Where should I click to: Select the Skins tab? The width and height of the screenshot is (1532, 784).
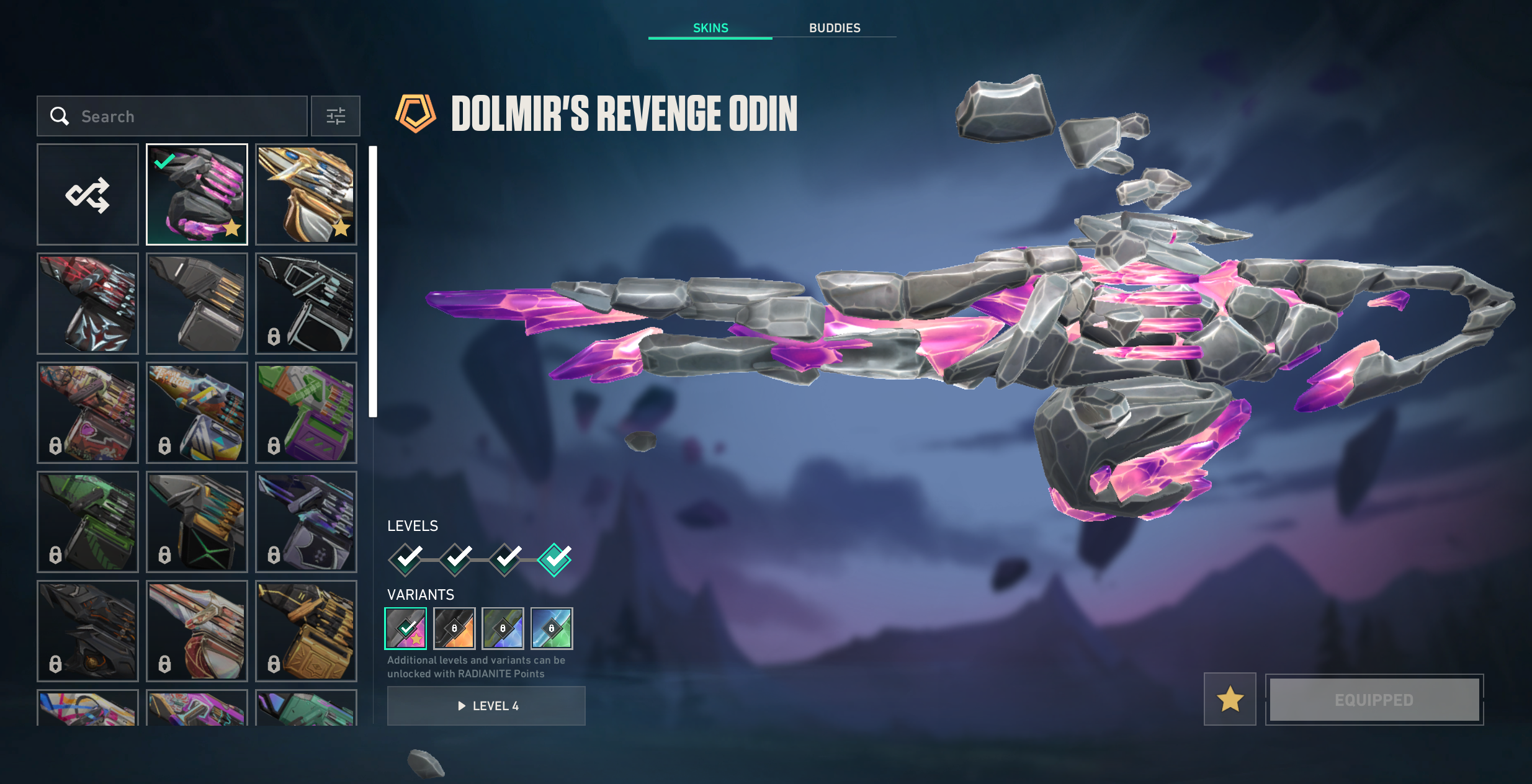tap(710, 28)
